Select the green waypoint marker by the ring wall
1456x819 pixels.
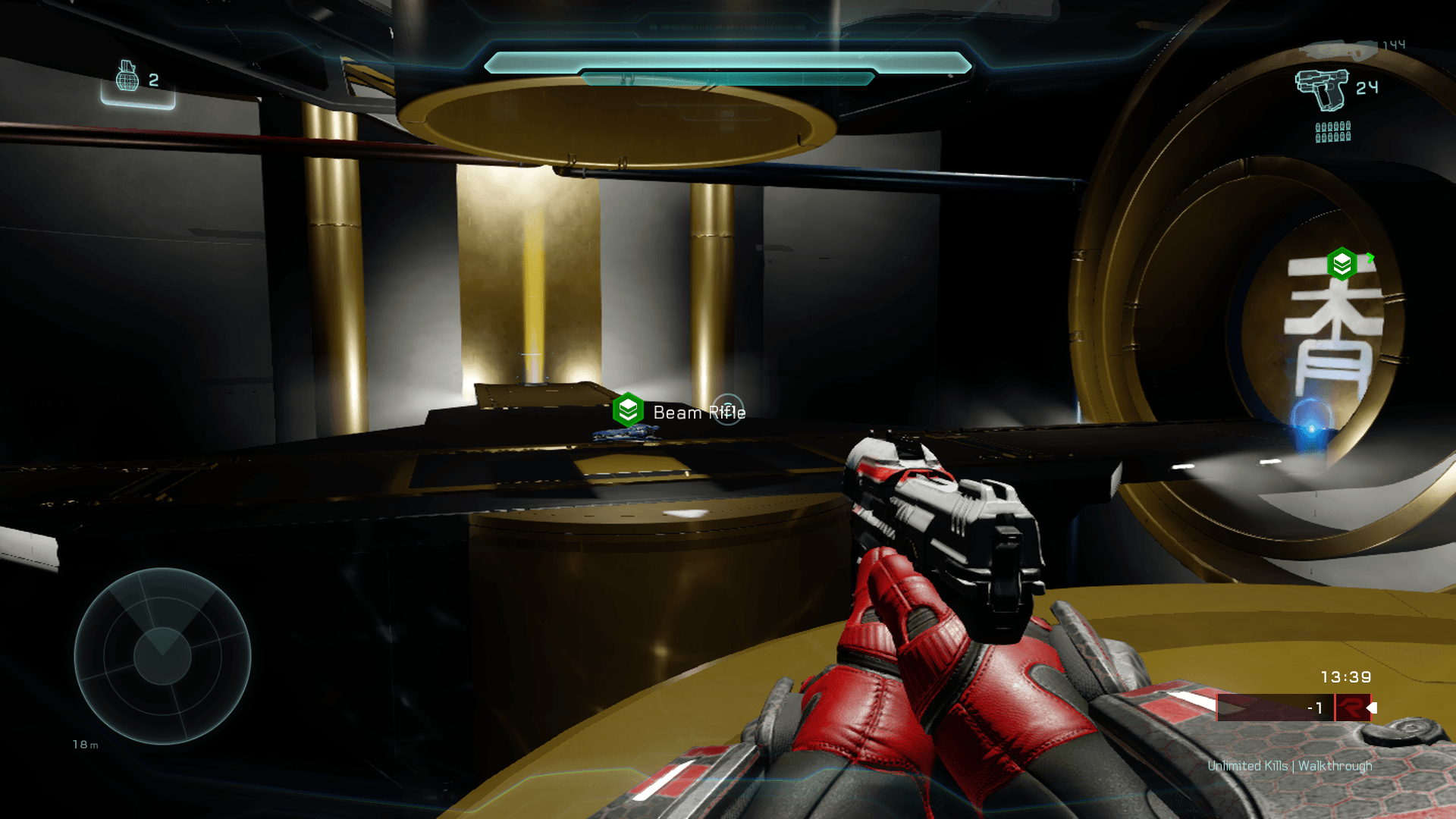click(1341, 264)
